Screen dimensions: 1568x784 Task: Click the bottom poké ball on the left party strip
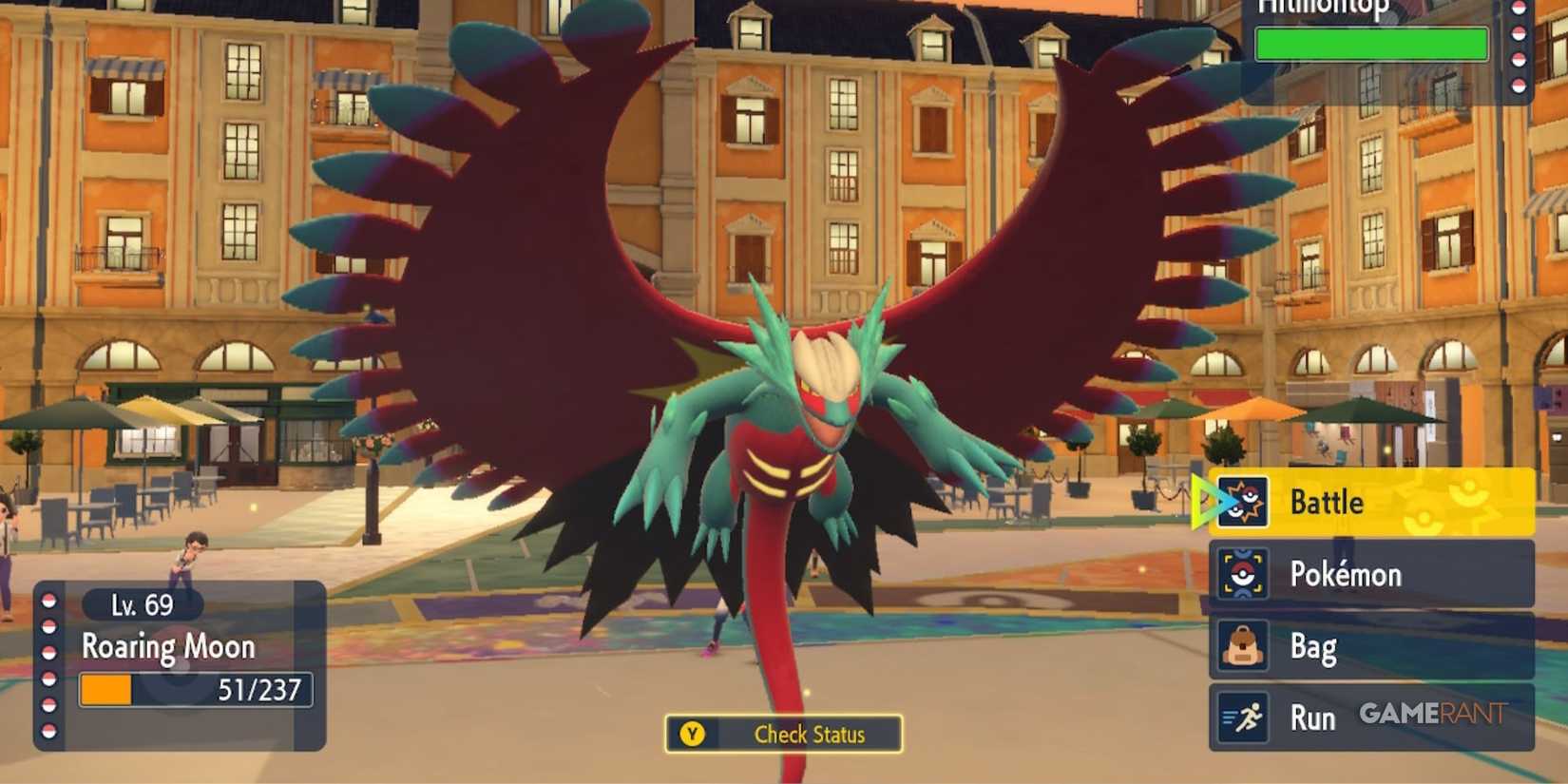(x=48, y=730)
